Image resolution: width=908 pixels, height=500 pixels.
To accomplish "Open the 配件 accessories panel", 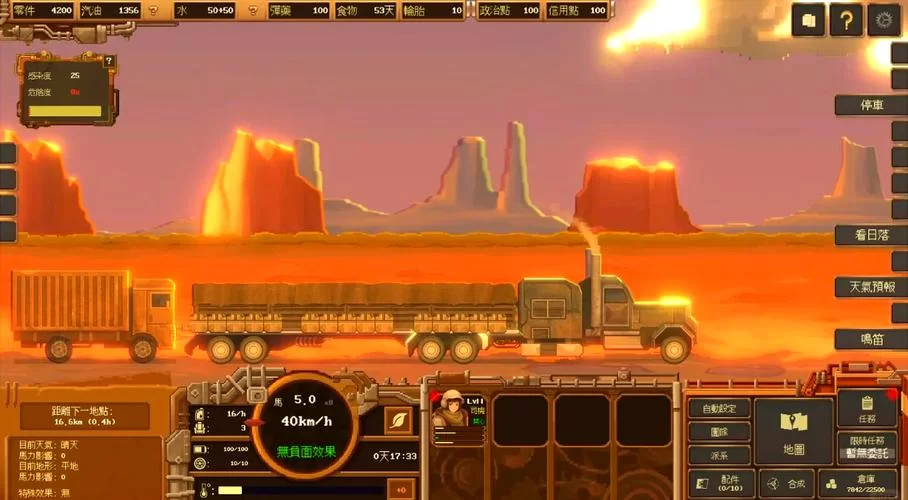I will click(x=719, y=482).
